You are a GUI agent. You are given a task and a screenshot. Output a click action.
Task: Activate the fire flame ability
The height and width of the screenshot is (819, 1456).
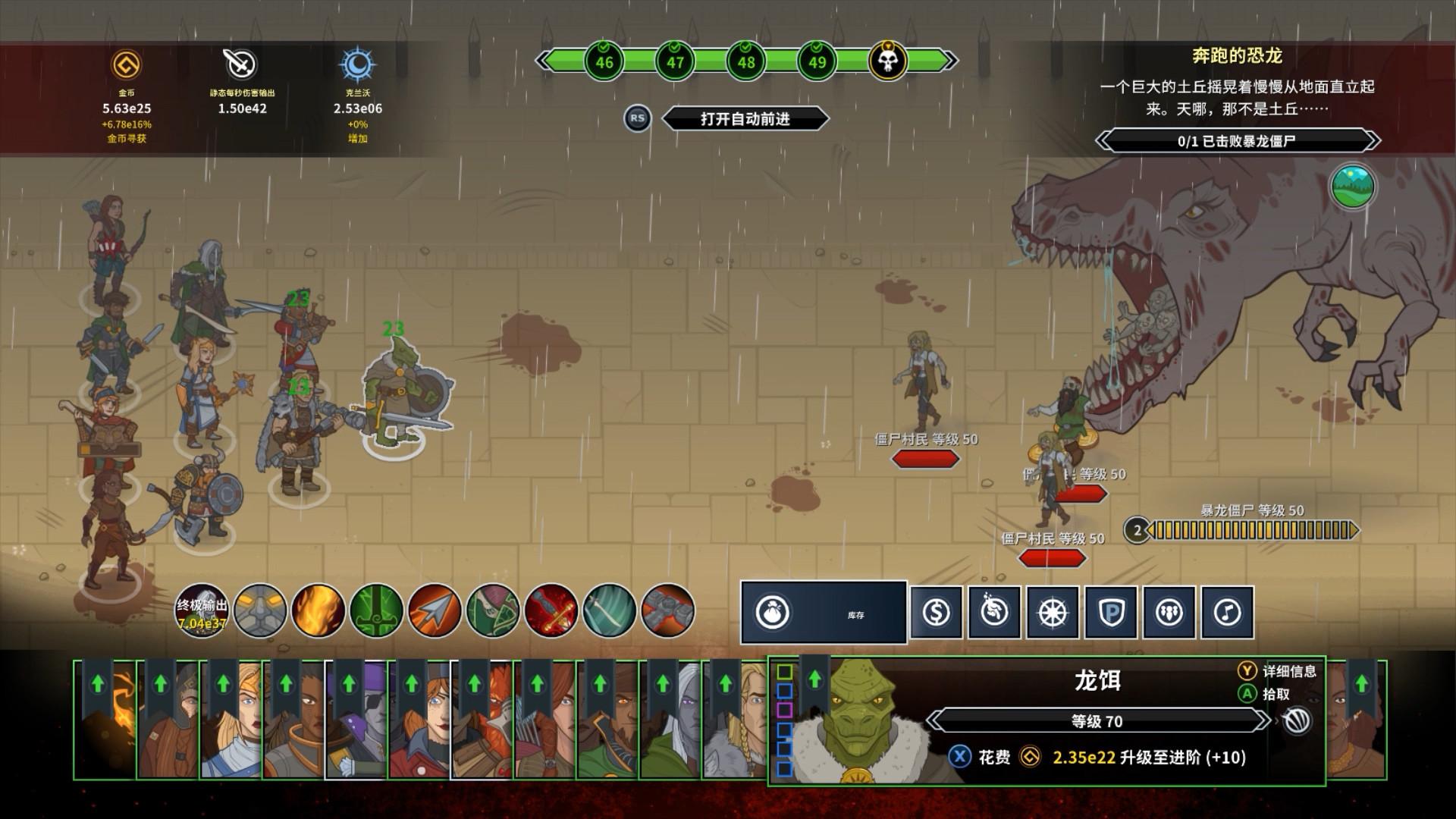318,610
